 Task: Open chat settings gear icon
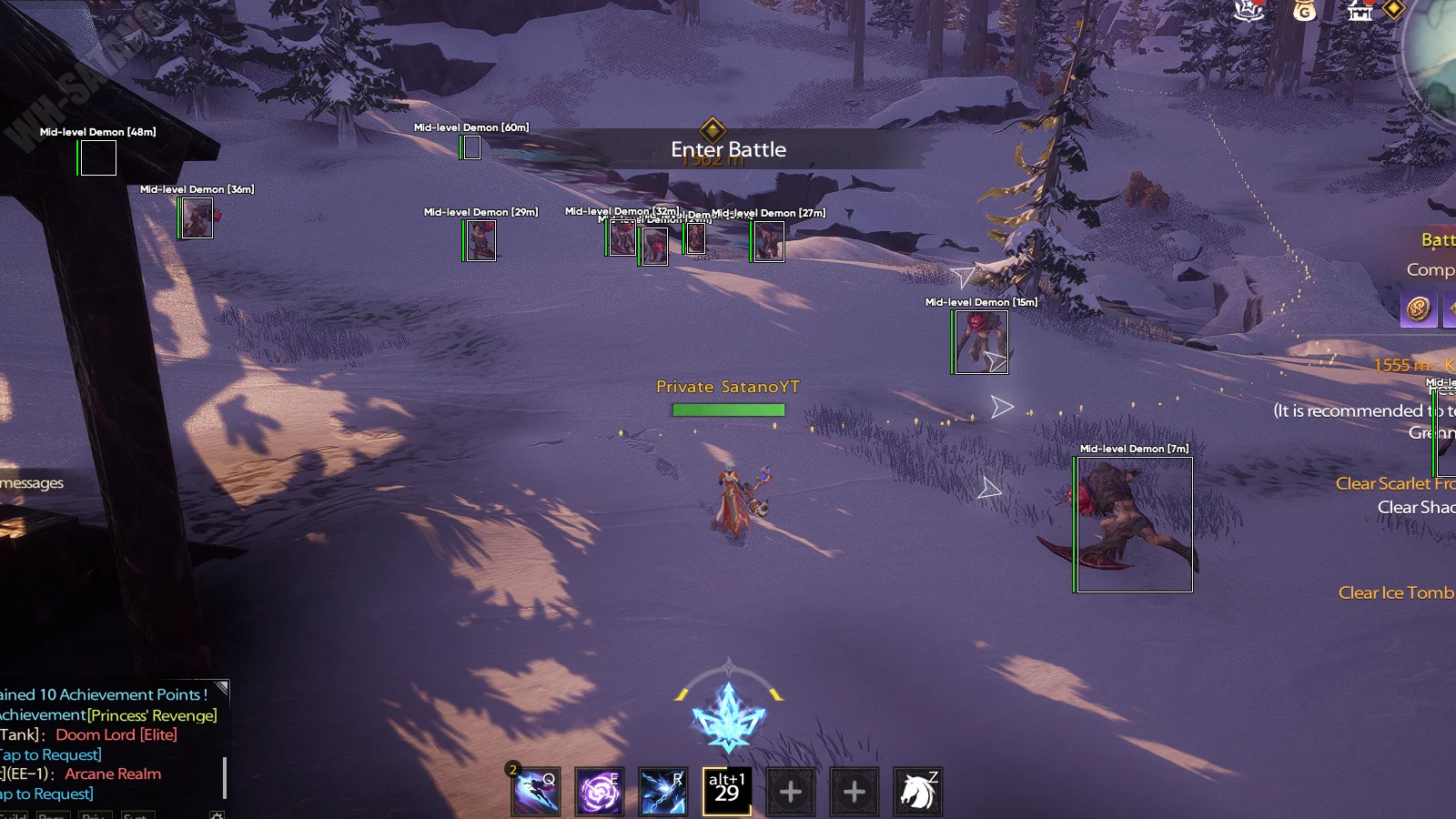click(x=217, y=815)
